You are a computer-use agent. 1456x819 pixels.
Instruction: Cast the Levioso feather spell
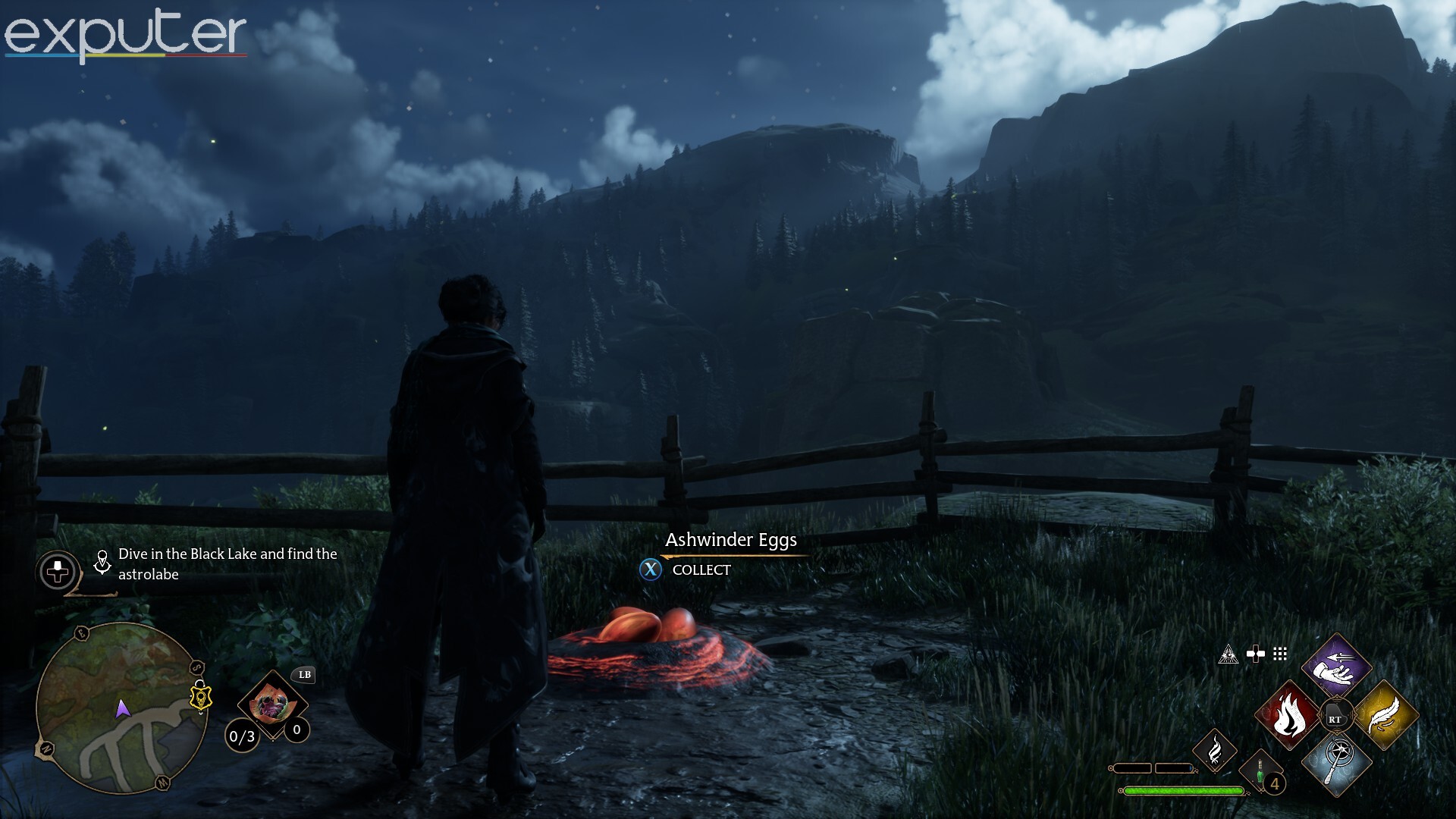(x=1385, y=715)
